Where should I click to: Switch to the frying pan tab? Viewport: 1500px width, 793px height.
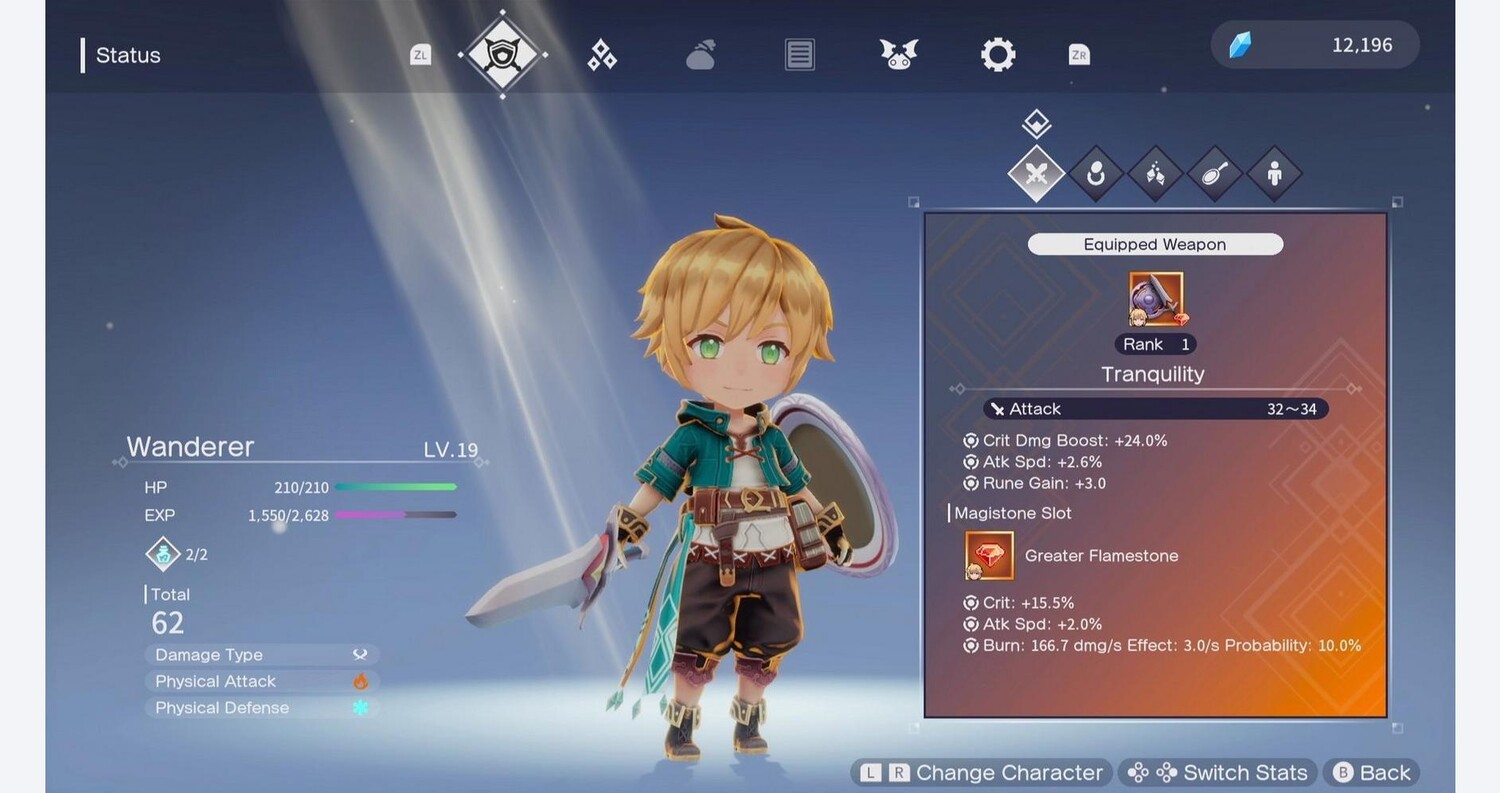[x=1214, y=174]
